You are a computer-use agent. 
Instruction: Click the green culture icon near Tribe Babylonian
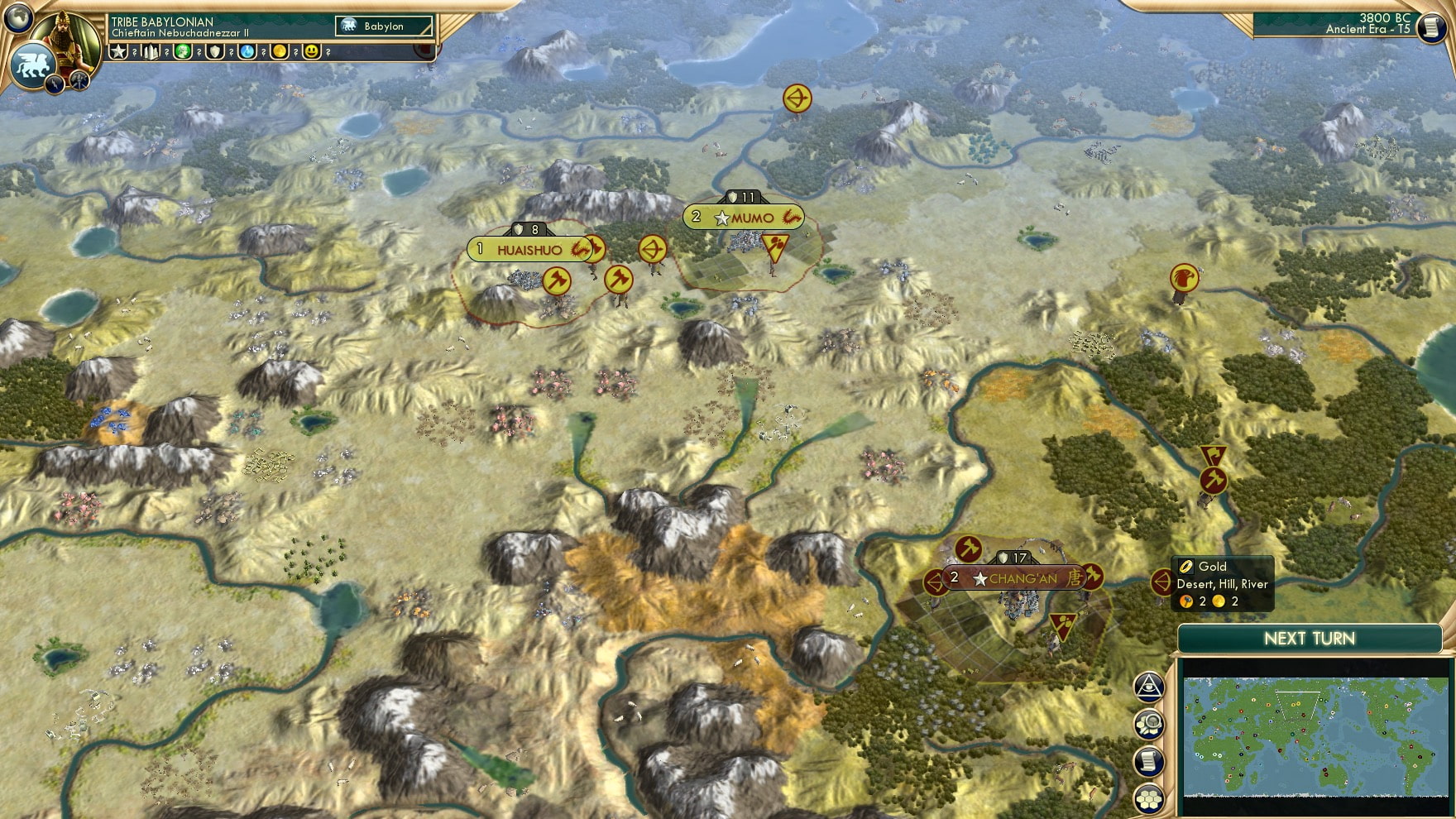point(184,52)
